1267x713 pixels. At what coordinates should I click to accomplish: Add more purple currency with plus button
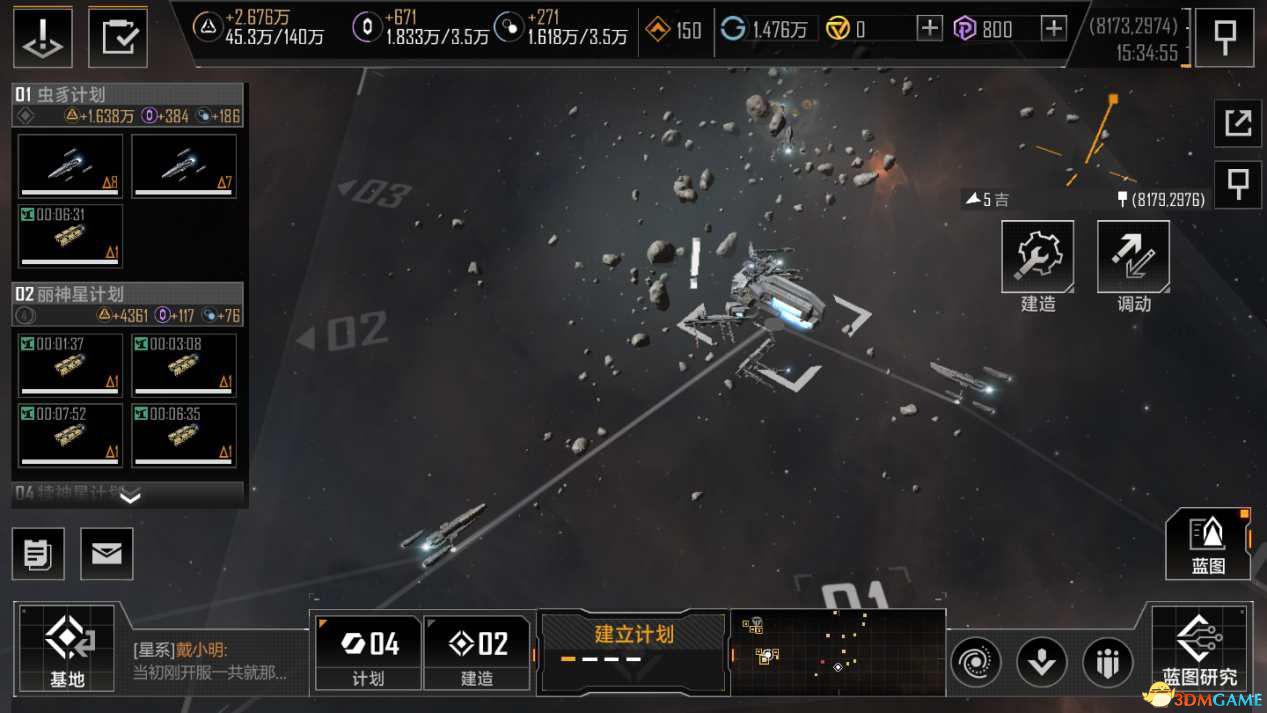tap(1054, 29)
